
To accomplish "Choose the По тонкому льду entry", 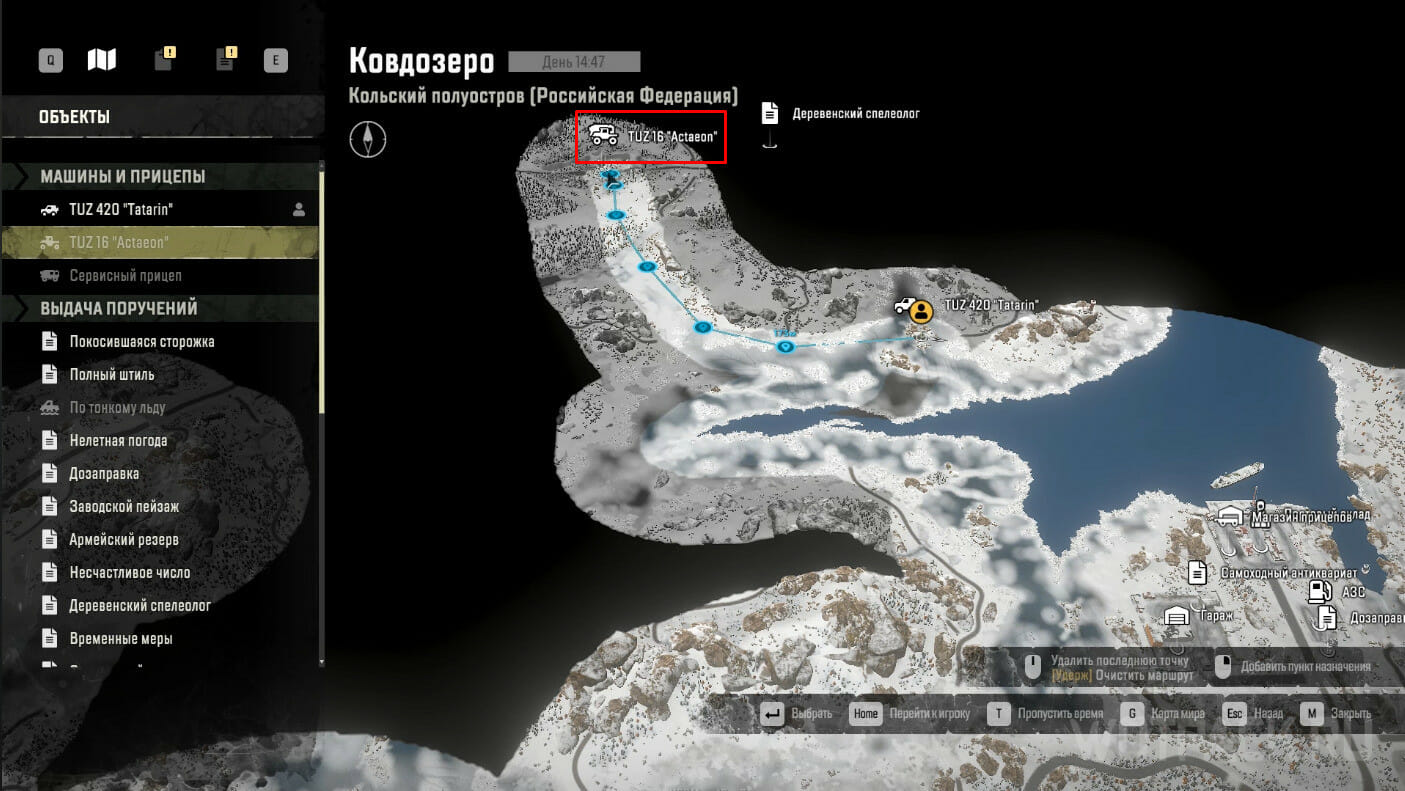I will 117,407.
